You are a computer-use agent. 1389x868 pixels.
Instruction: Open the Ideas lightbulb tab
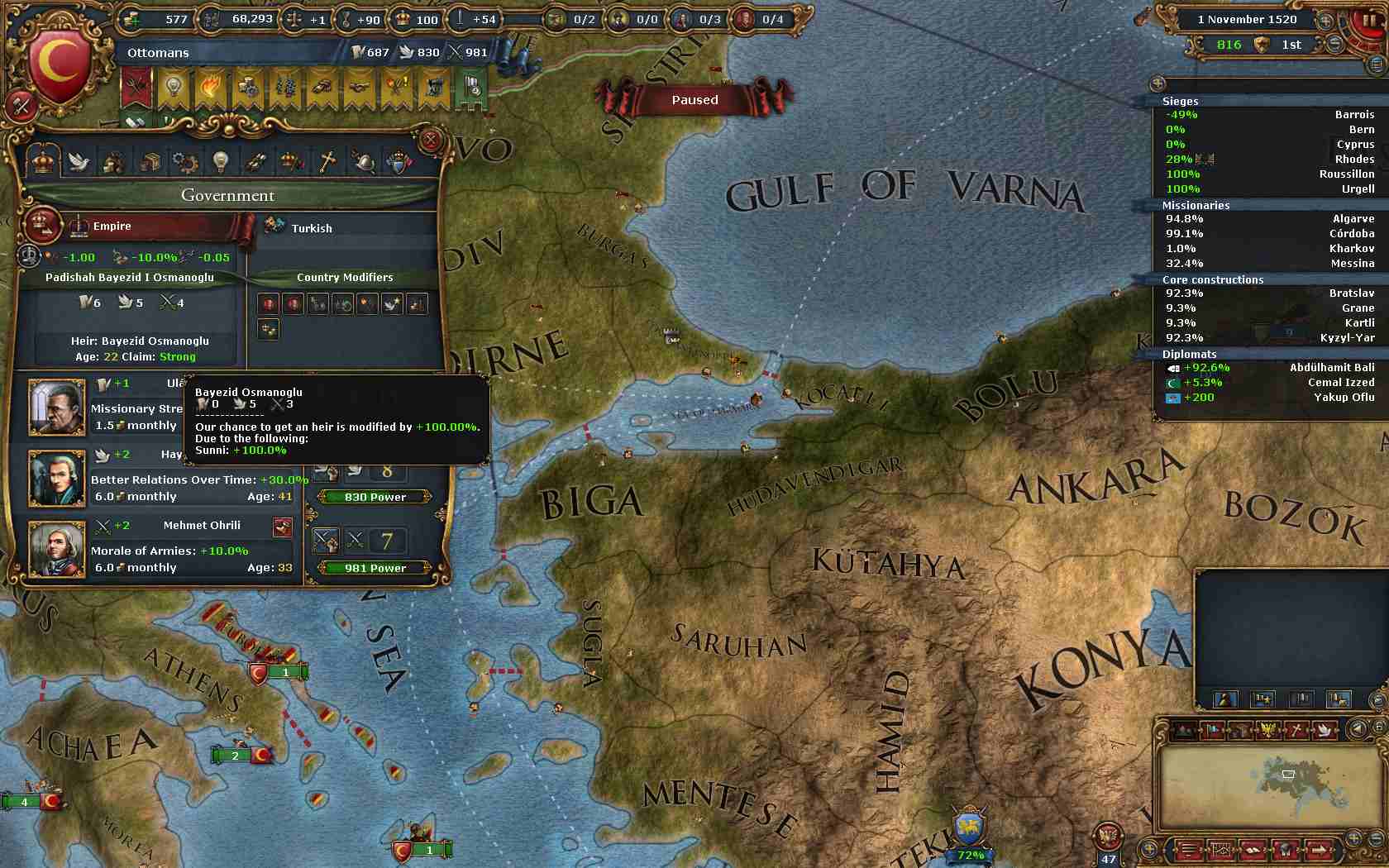220,160
